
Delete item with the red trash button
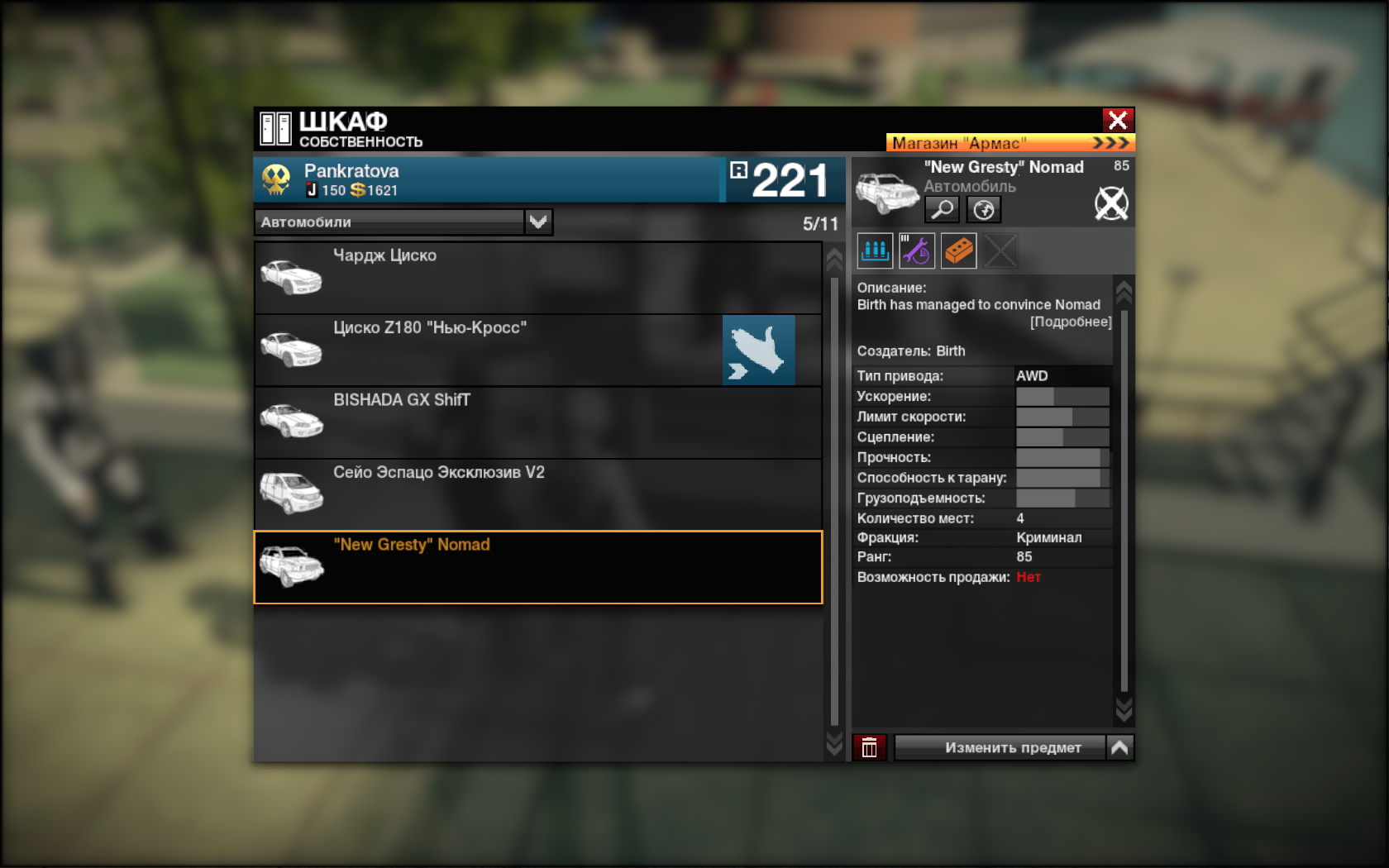coord(870,747)
